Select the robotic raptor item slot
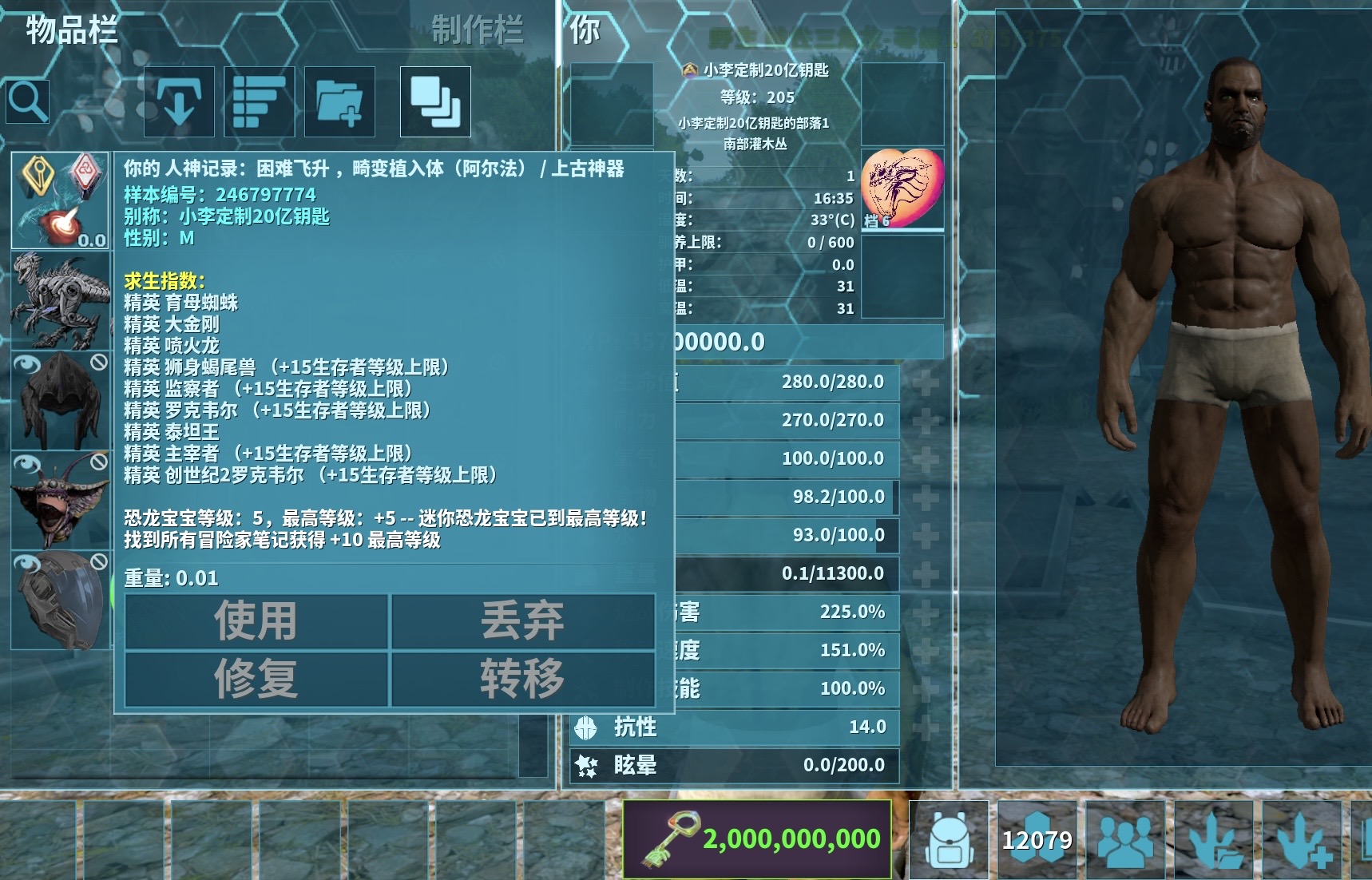 coord(60,300)
